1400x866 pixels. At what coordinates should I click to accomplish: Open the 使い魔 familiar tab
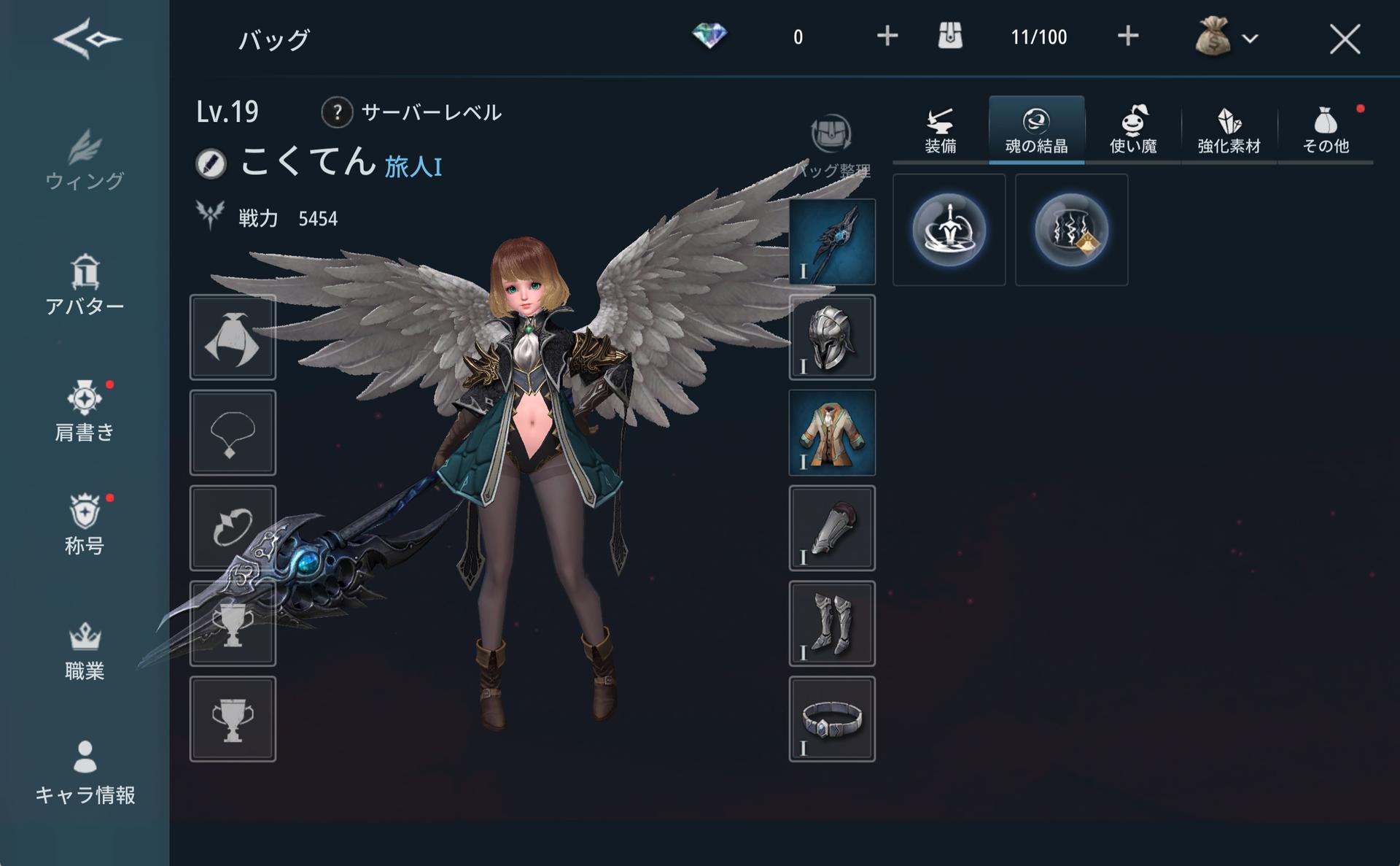point(1133,131)
